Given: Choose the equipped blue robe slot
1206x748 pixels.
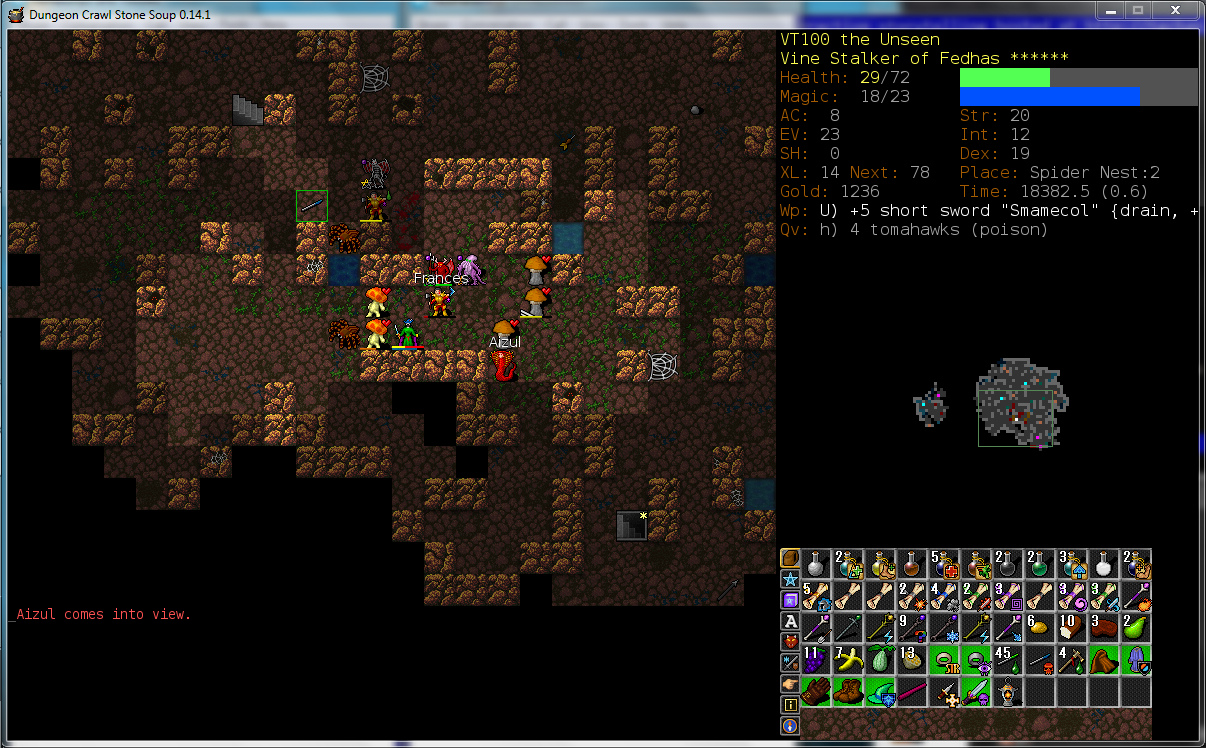Looking at the screenshot, I should pyautogui.click(x=1135, y=659).
